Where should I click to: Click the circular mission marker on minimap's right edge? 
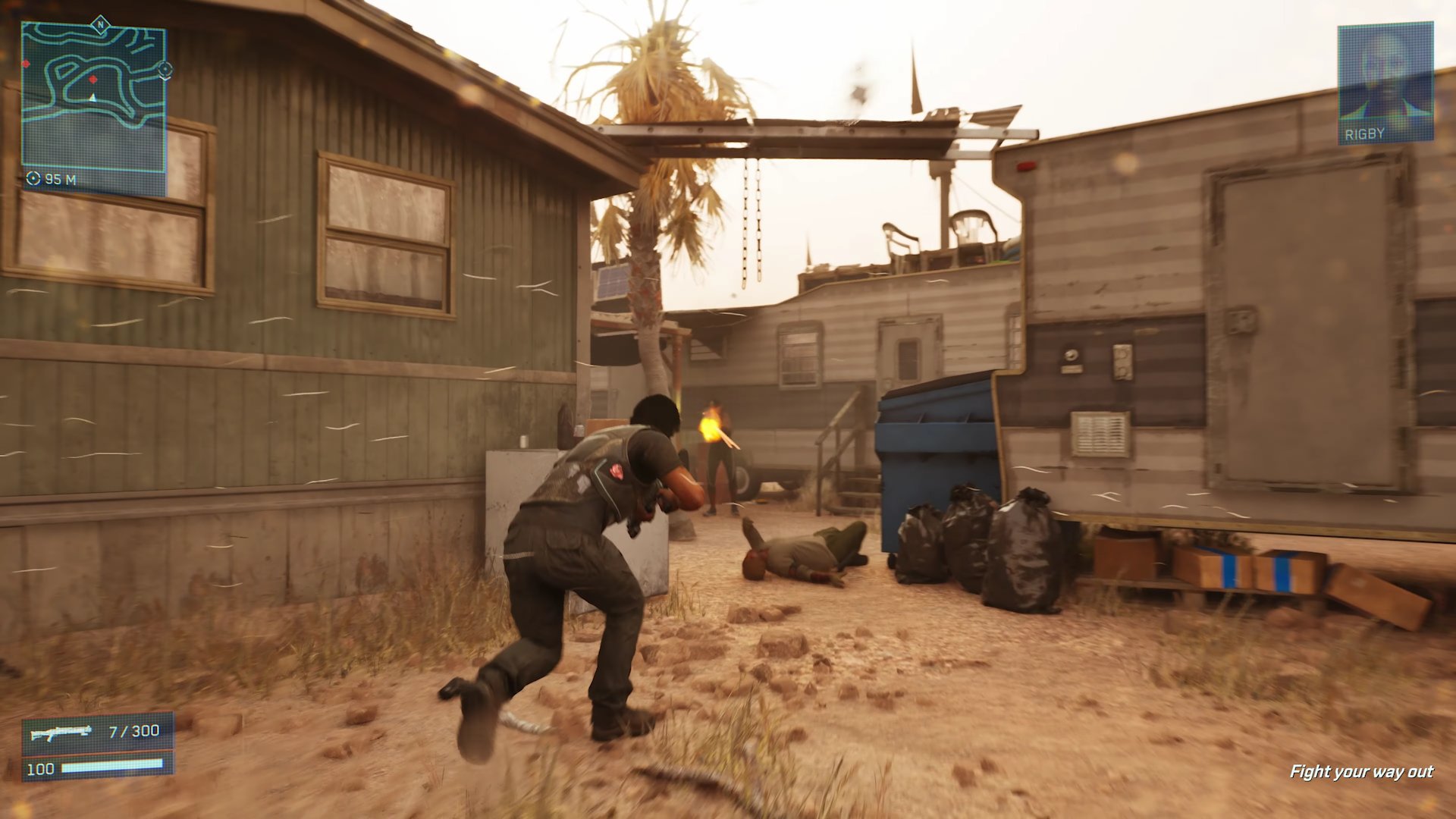click(165, 70)
